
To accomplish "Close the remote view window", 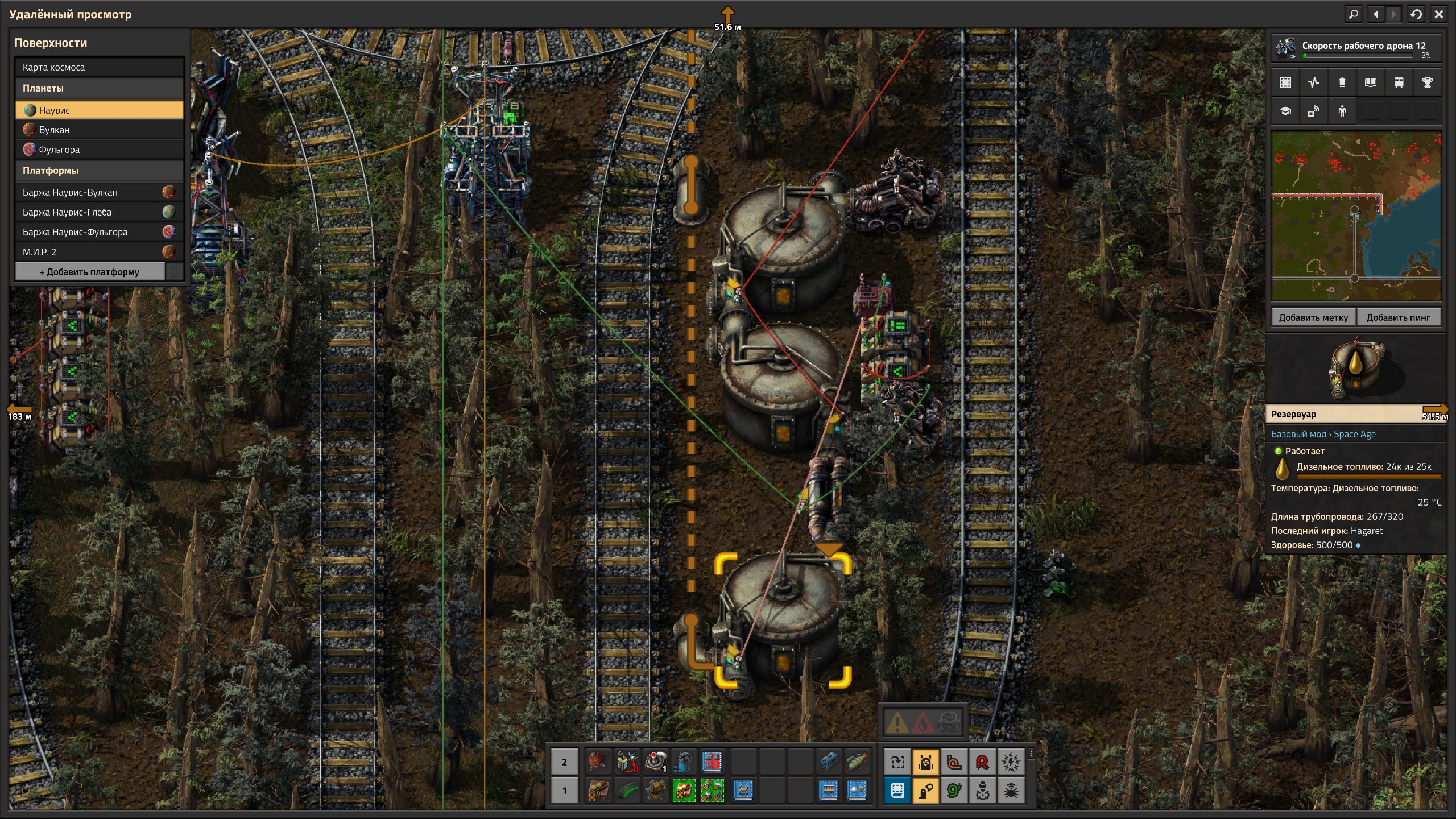I will (1439, 14).
